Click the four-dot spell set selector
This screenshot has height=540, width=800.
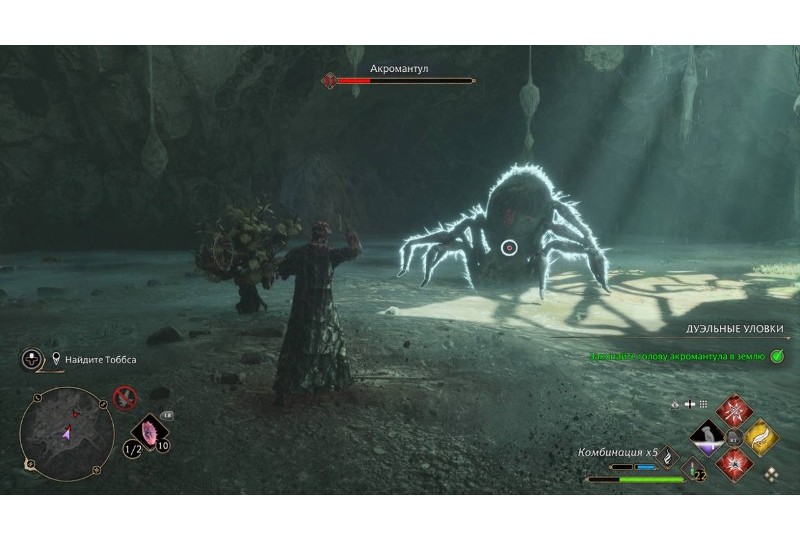point(770,475)
